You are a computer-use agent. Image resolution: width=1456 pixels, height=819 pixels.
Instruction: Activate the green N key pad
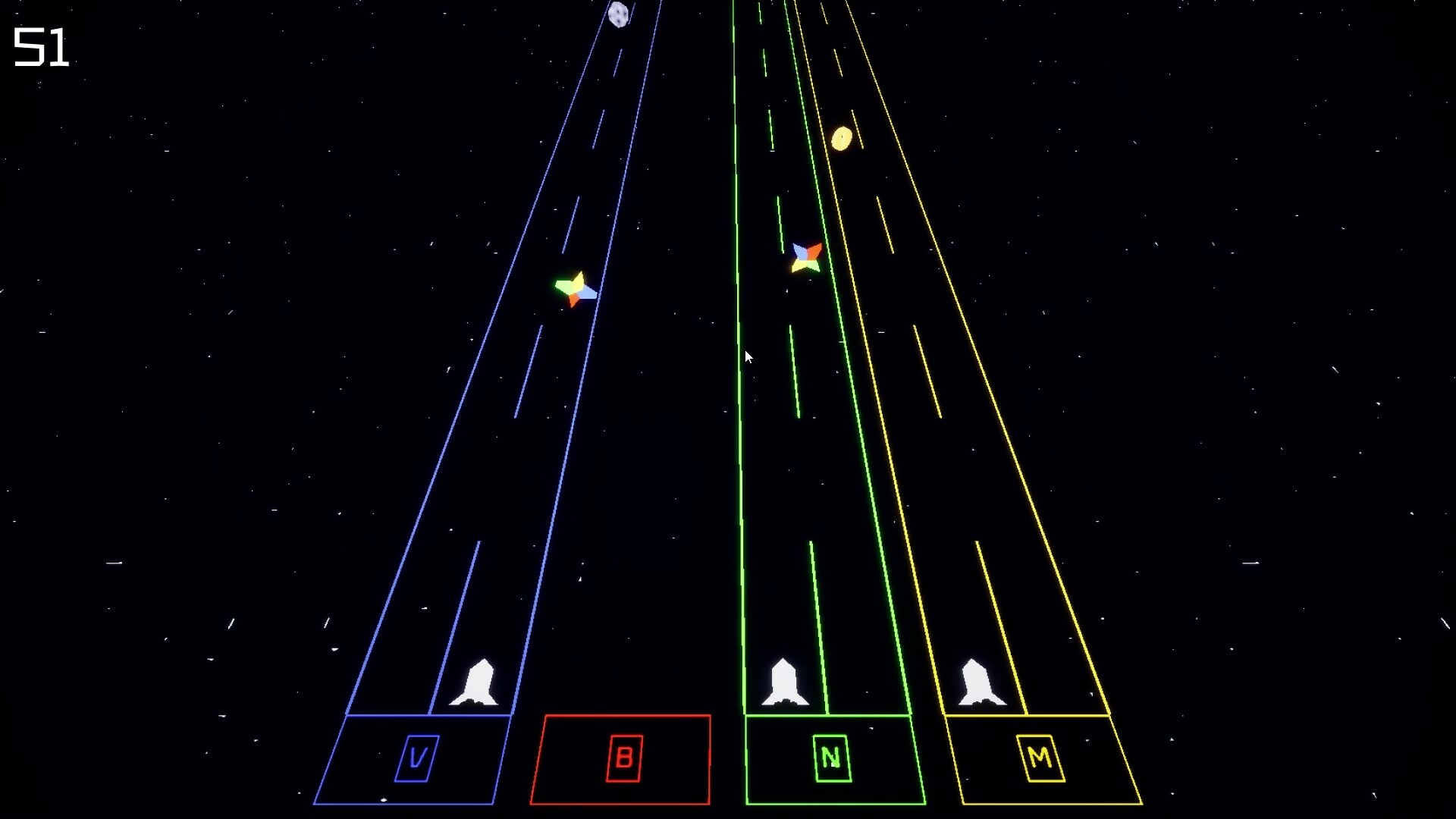(830, 756)
